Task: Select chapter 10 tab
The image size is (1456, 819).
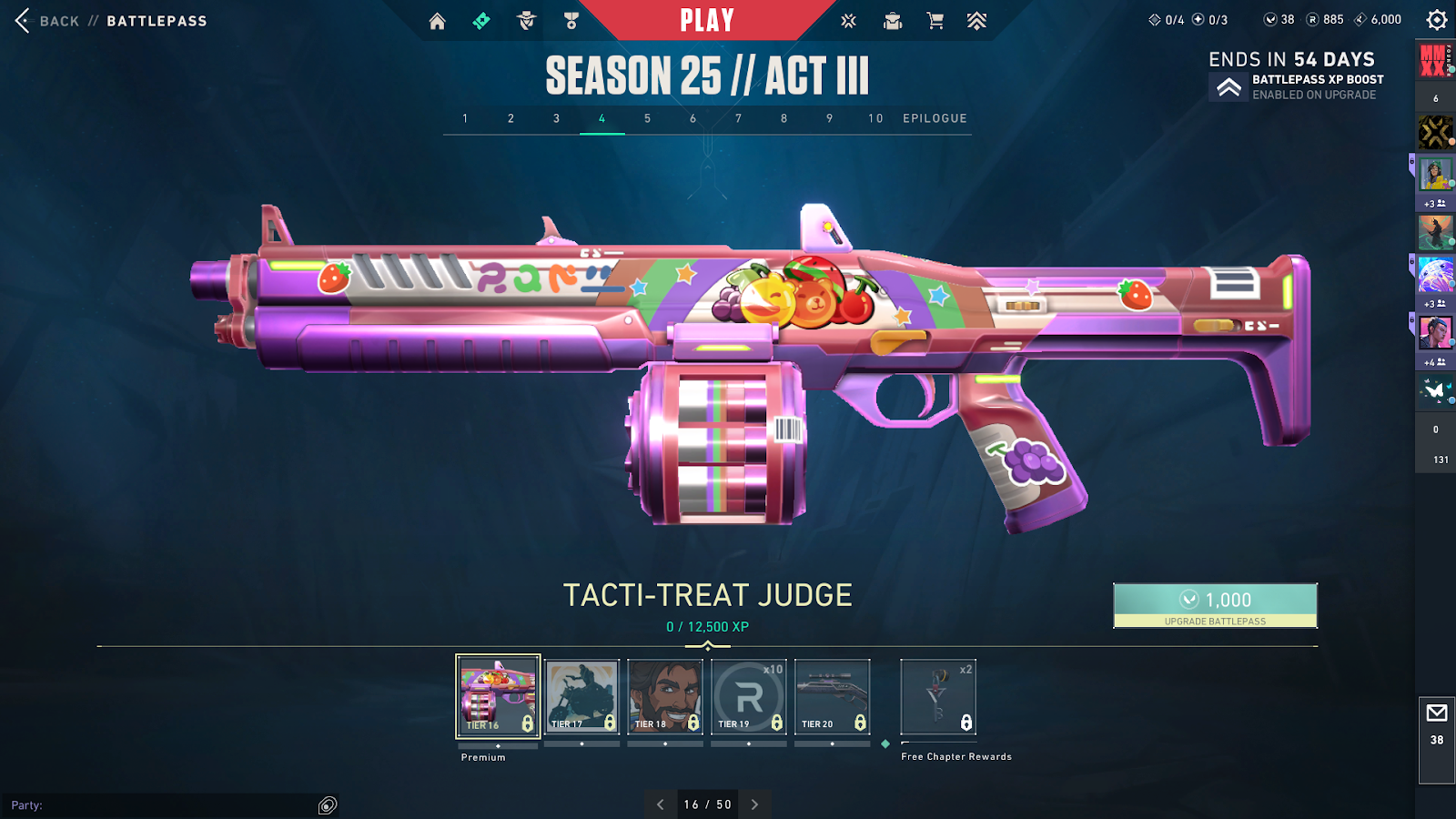Action: [x=875, y=118]
